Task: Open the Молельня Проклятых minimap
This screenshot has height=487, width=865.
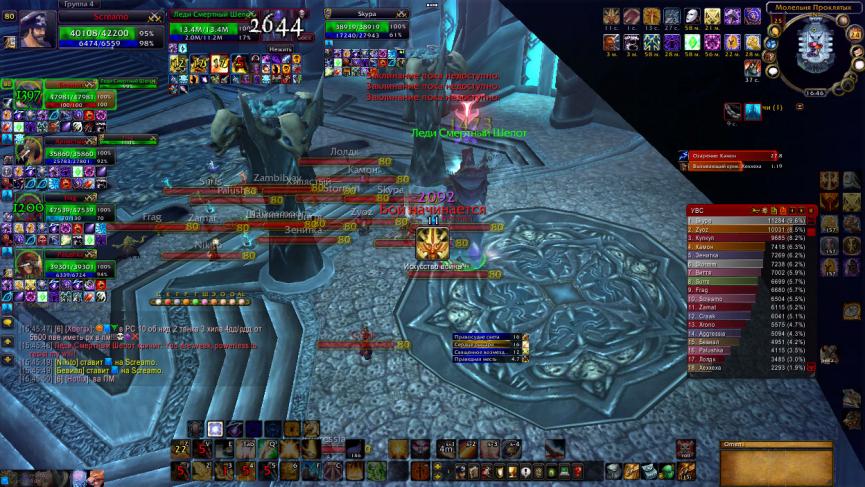Action: tap(815, 49)
